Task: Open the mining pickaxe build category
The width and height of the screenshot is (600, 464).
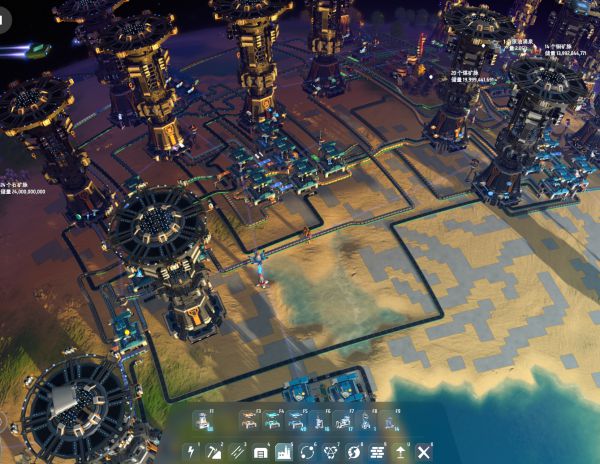Action: (x=214, y=452)
